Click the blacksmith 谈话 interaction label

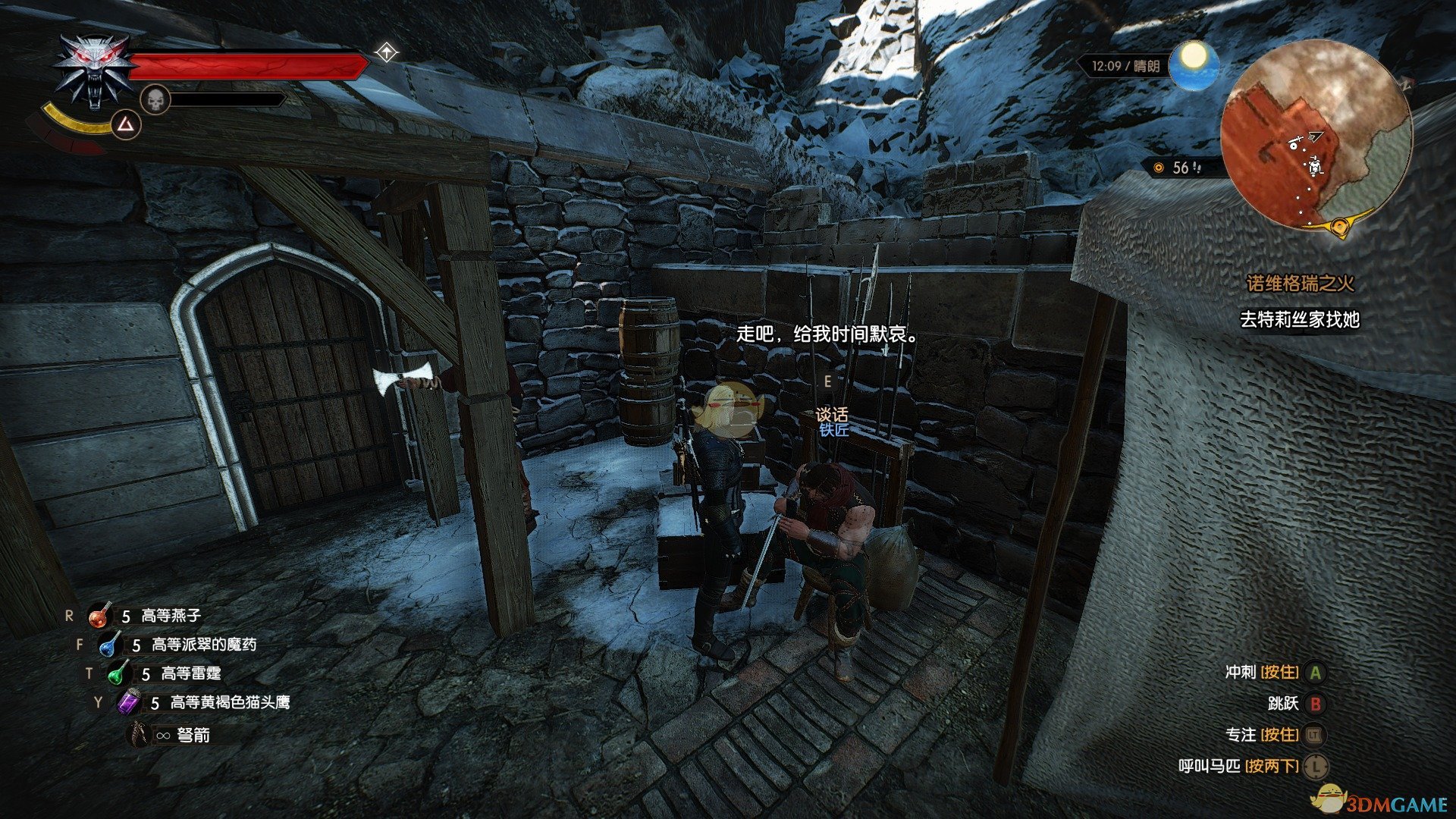pos(832,415)
